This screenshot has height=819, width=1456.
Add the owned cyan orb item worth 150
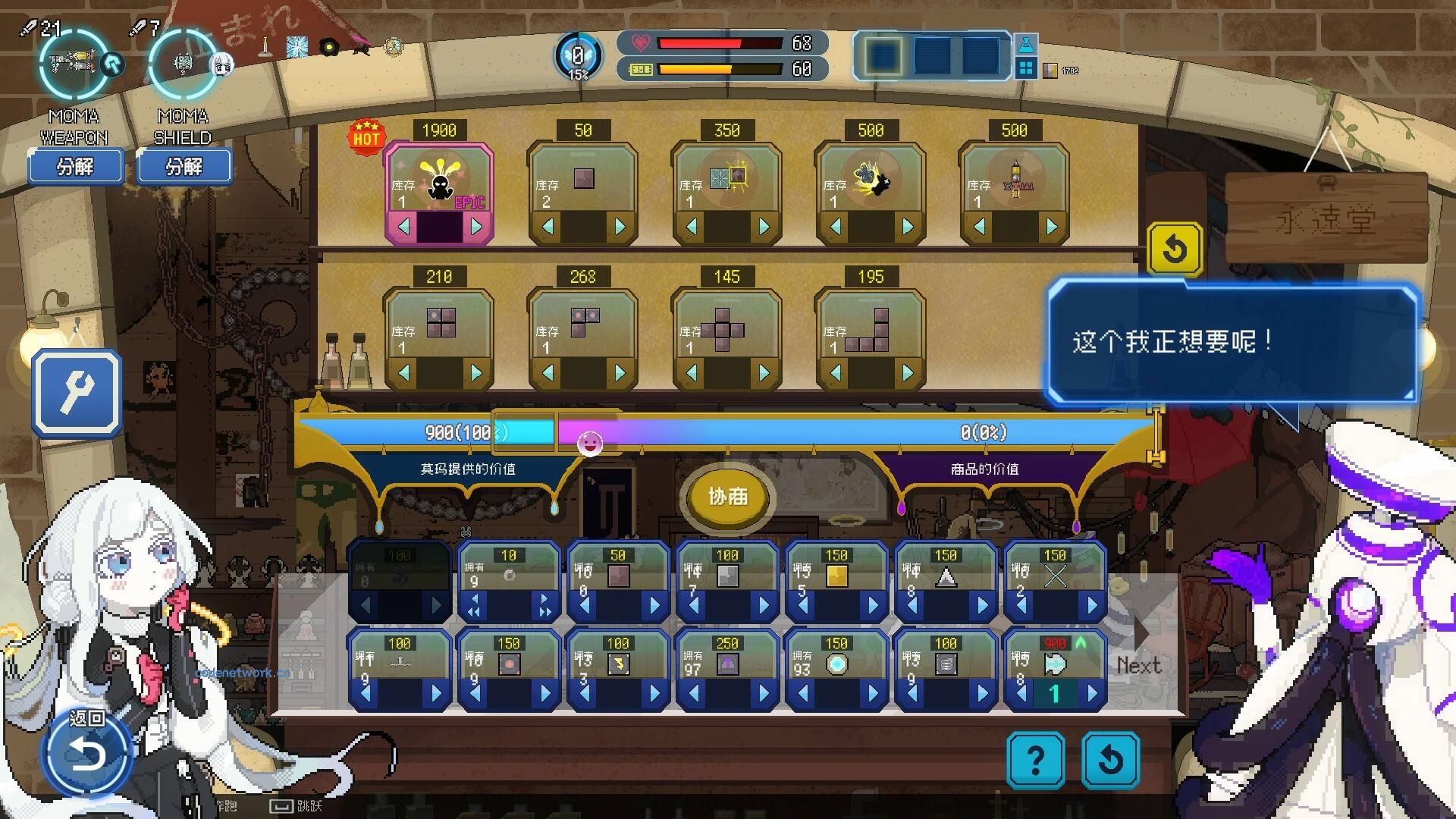(872, 693)
